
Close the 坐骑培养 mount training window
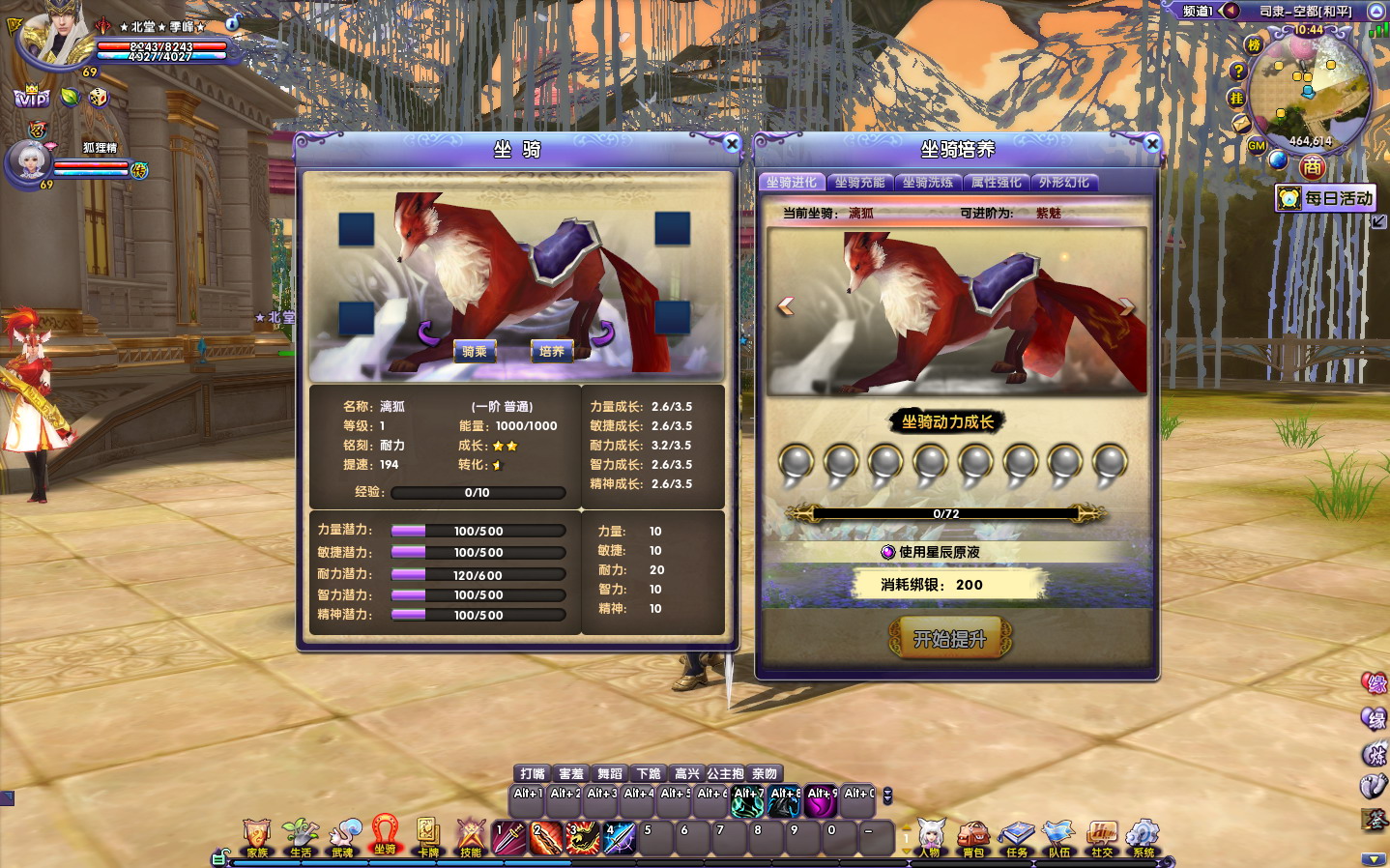(1151, 144)
